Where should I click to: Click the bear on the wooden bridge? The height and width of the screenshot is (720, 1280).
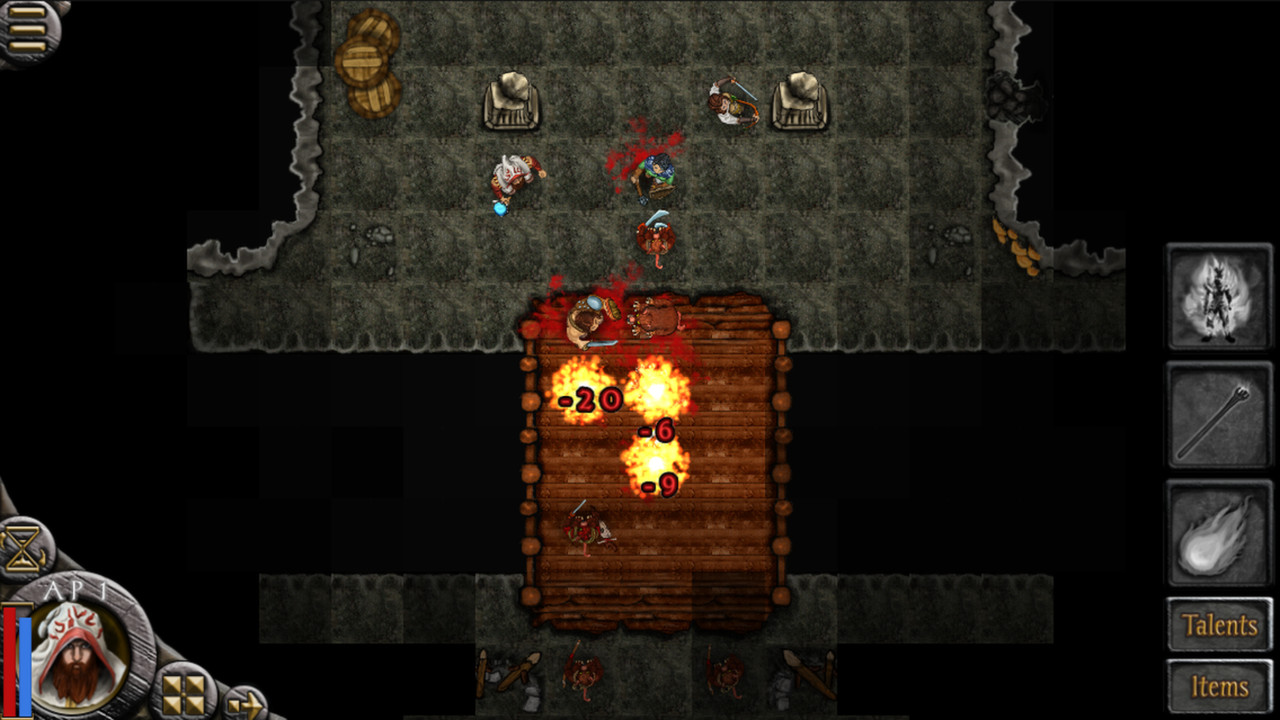tap(653, 318)
